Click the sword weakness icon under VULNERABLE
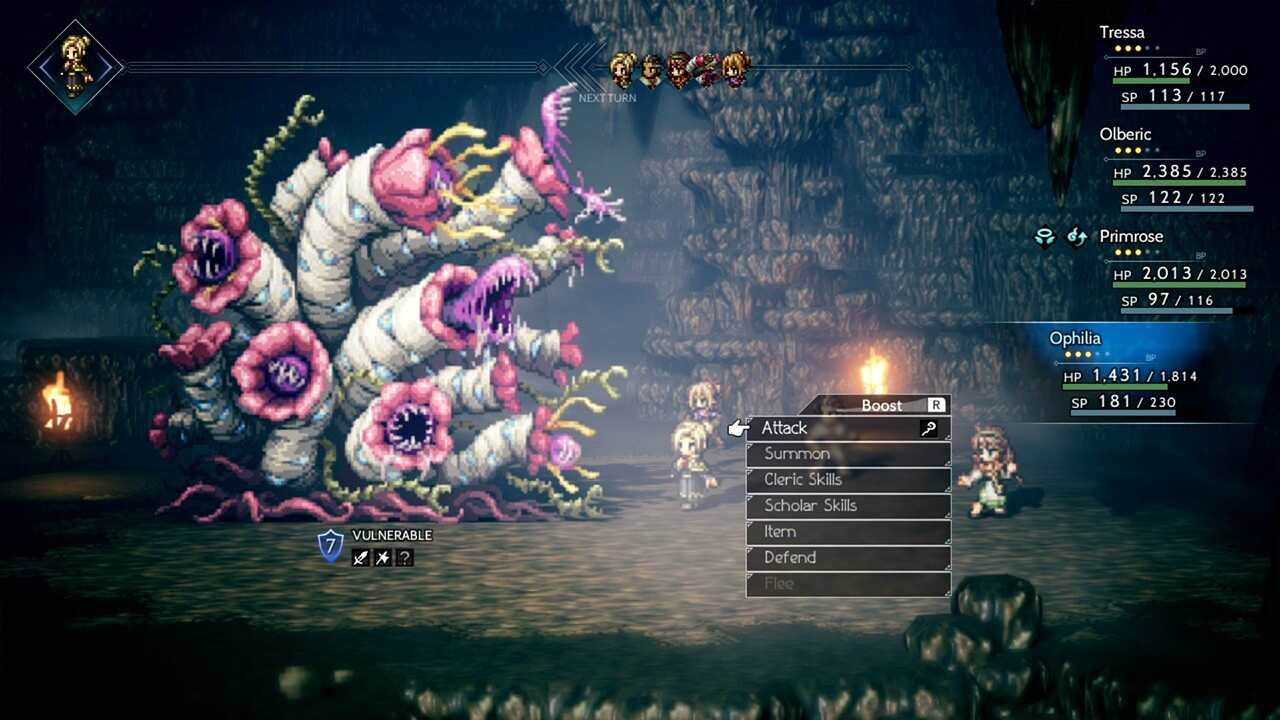1280x720 pixels. (x=360, y=557)
